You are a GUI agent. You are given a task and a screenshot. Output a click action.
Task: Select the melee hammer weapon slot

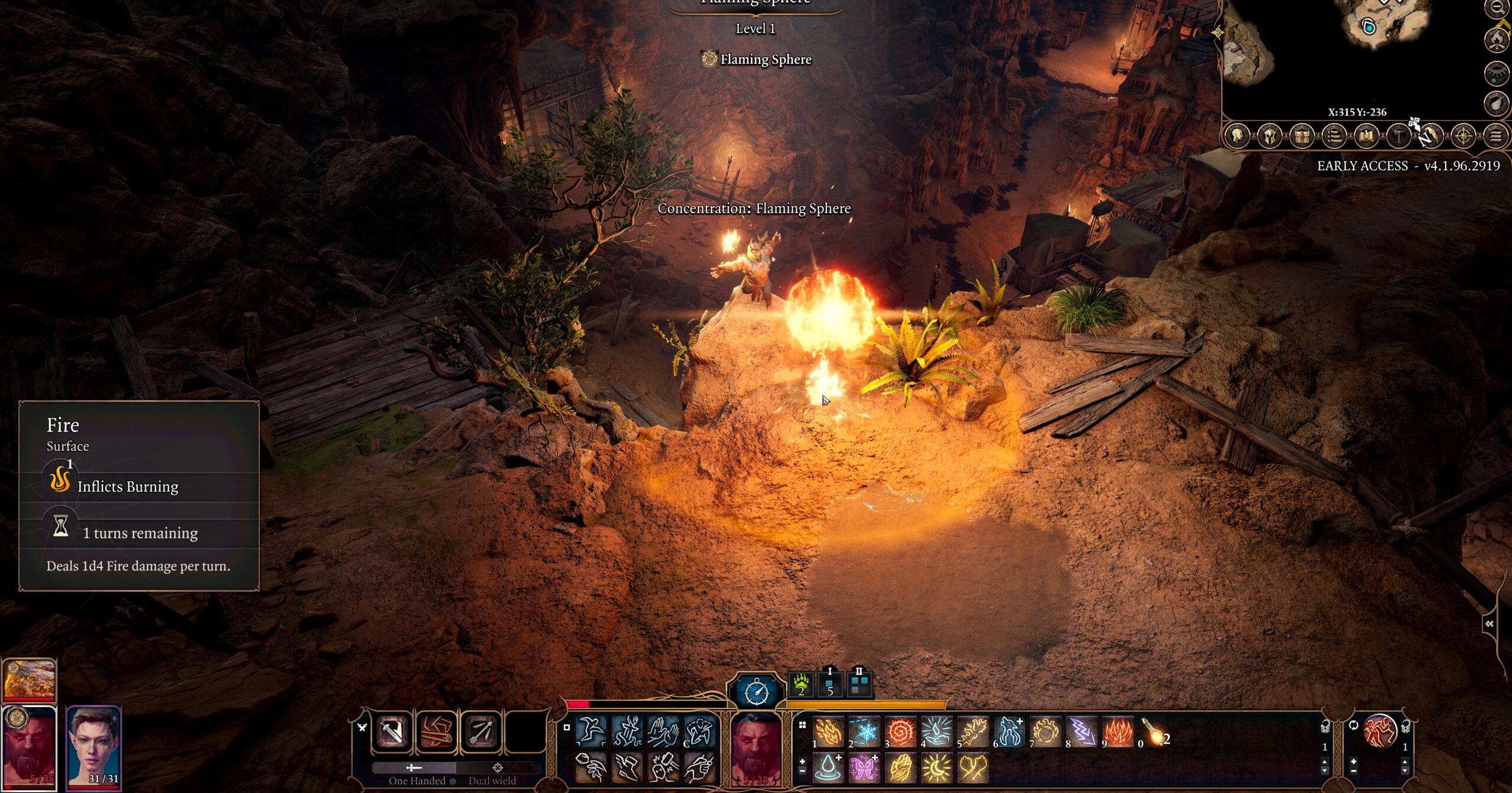point(392,732)
